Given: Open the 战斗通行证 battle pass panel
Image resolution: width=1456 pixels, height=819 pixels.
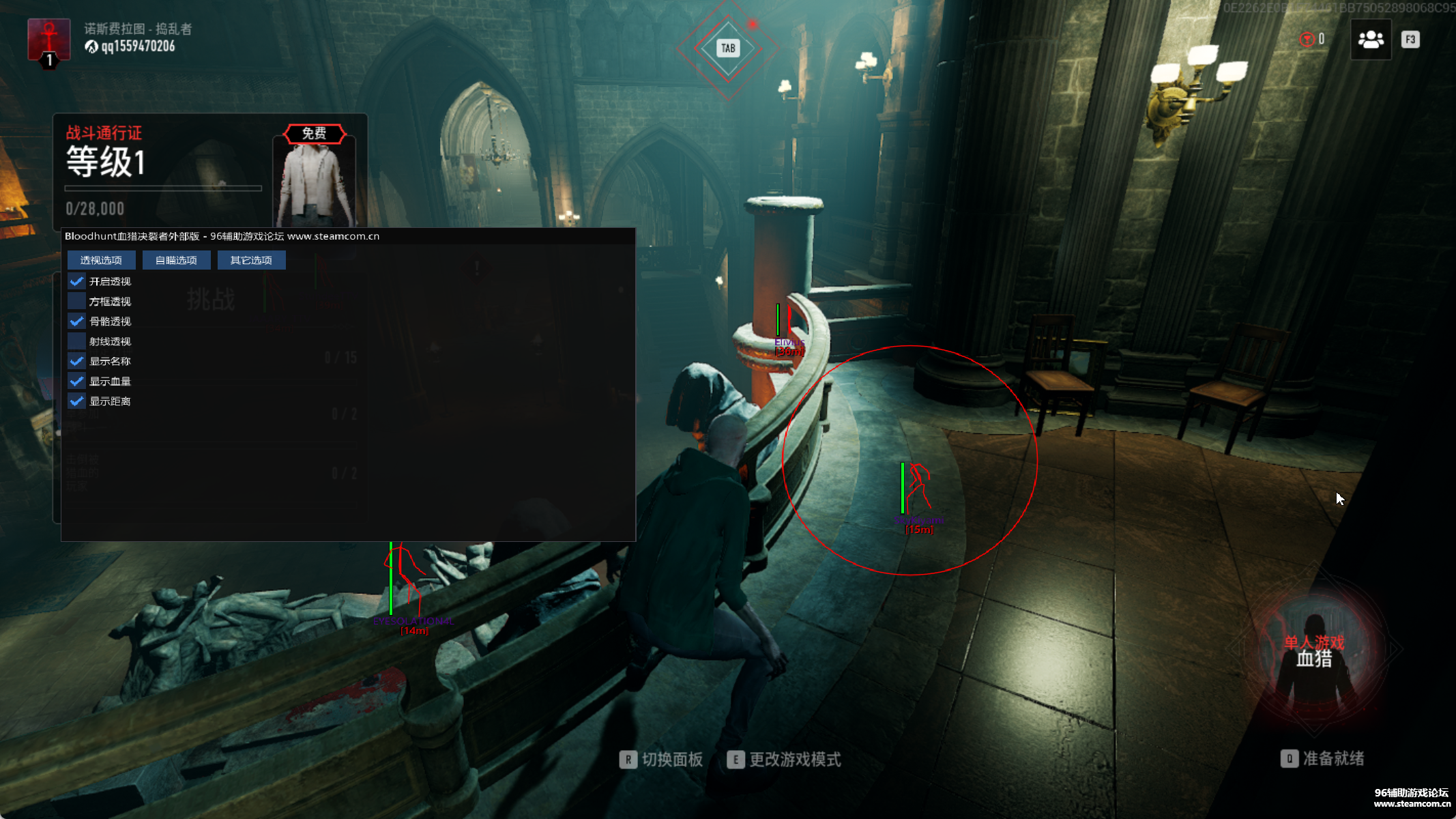Looking at the screenshot, I should coord(164,171).
